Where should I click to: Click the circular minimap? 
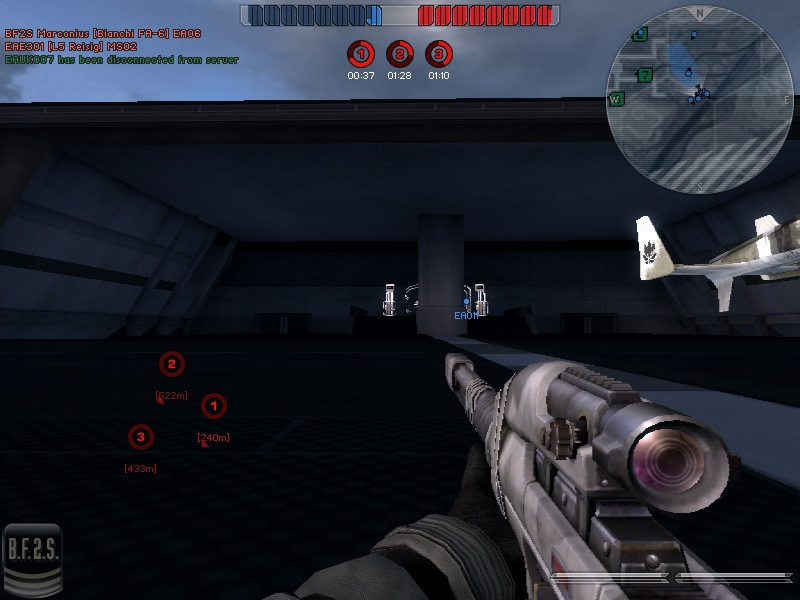coord(699,98)
